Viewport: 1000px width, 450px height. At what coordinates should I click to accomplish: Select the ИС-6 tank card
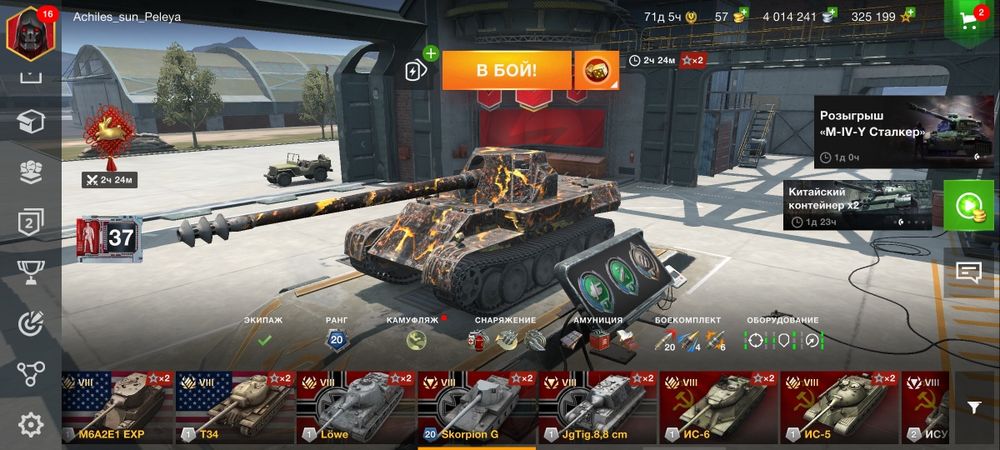(x=717, y=407)
